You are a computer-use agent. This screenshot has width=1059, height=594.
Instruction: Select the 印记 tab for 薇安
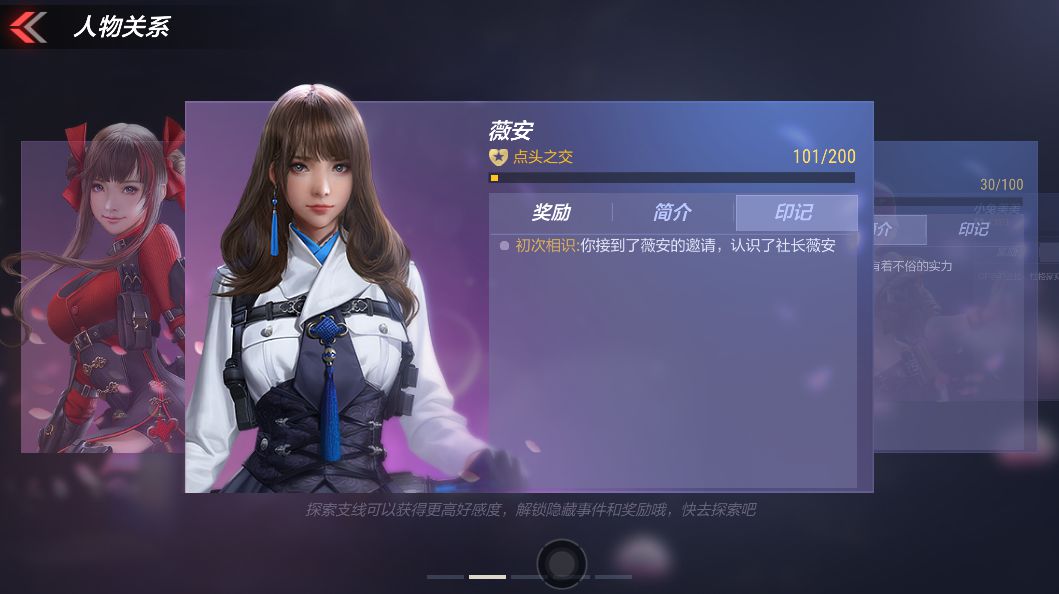point(795,212)
